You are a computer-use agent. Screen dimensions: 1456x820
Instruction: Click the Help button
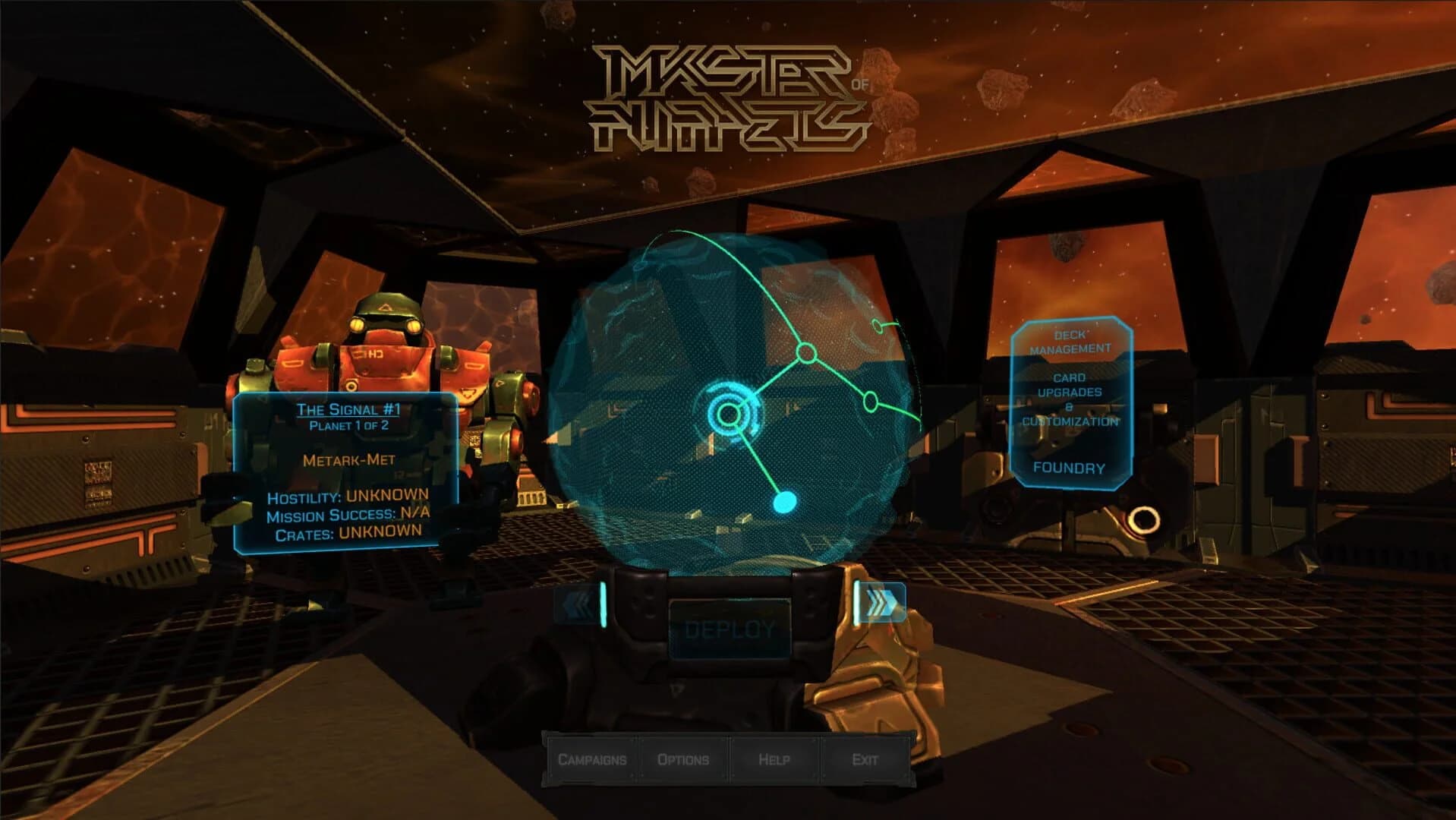tap(775, 760)
